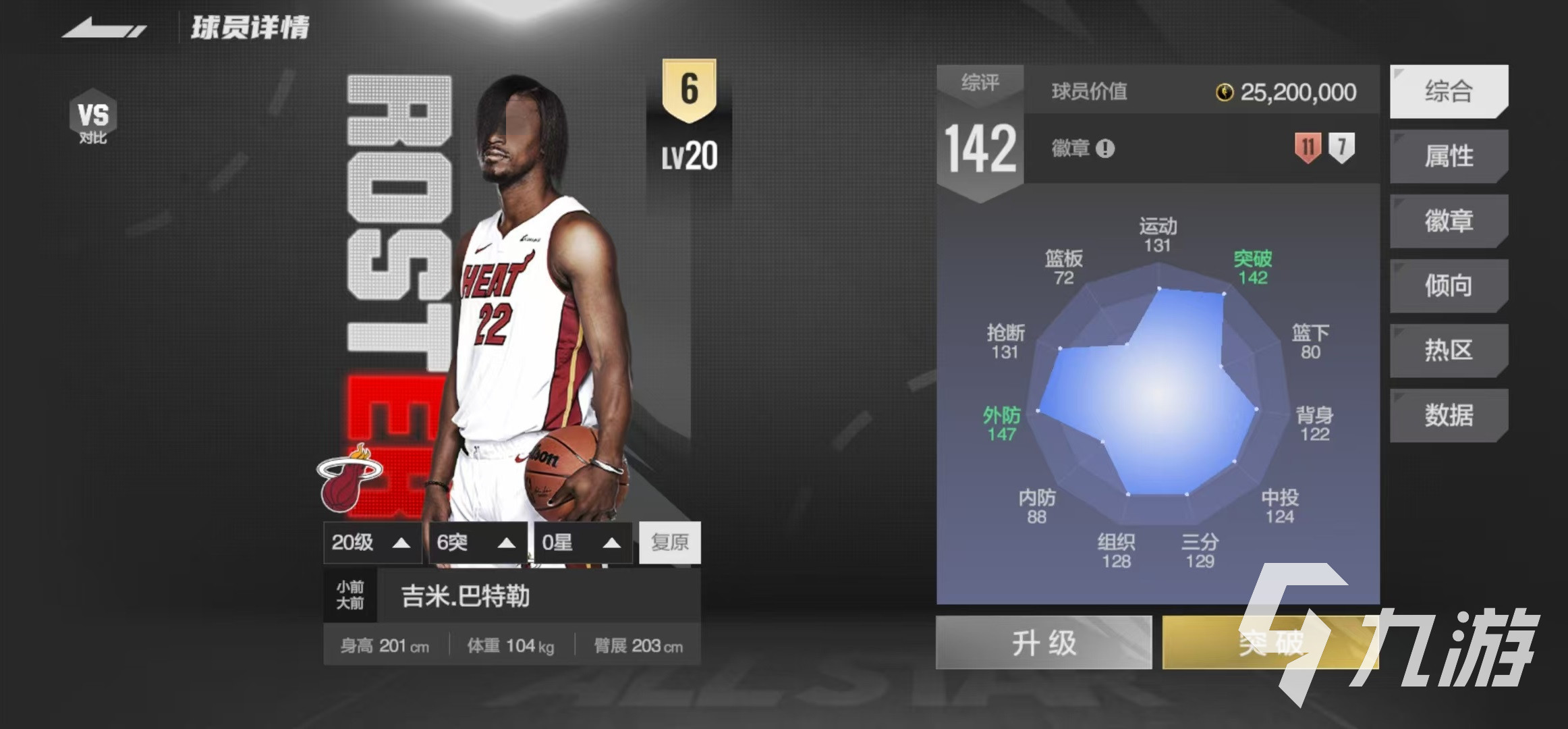Select the red 11 badge icon

(x=1308, y=148)
